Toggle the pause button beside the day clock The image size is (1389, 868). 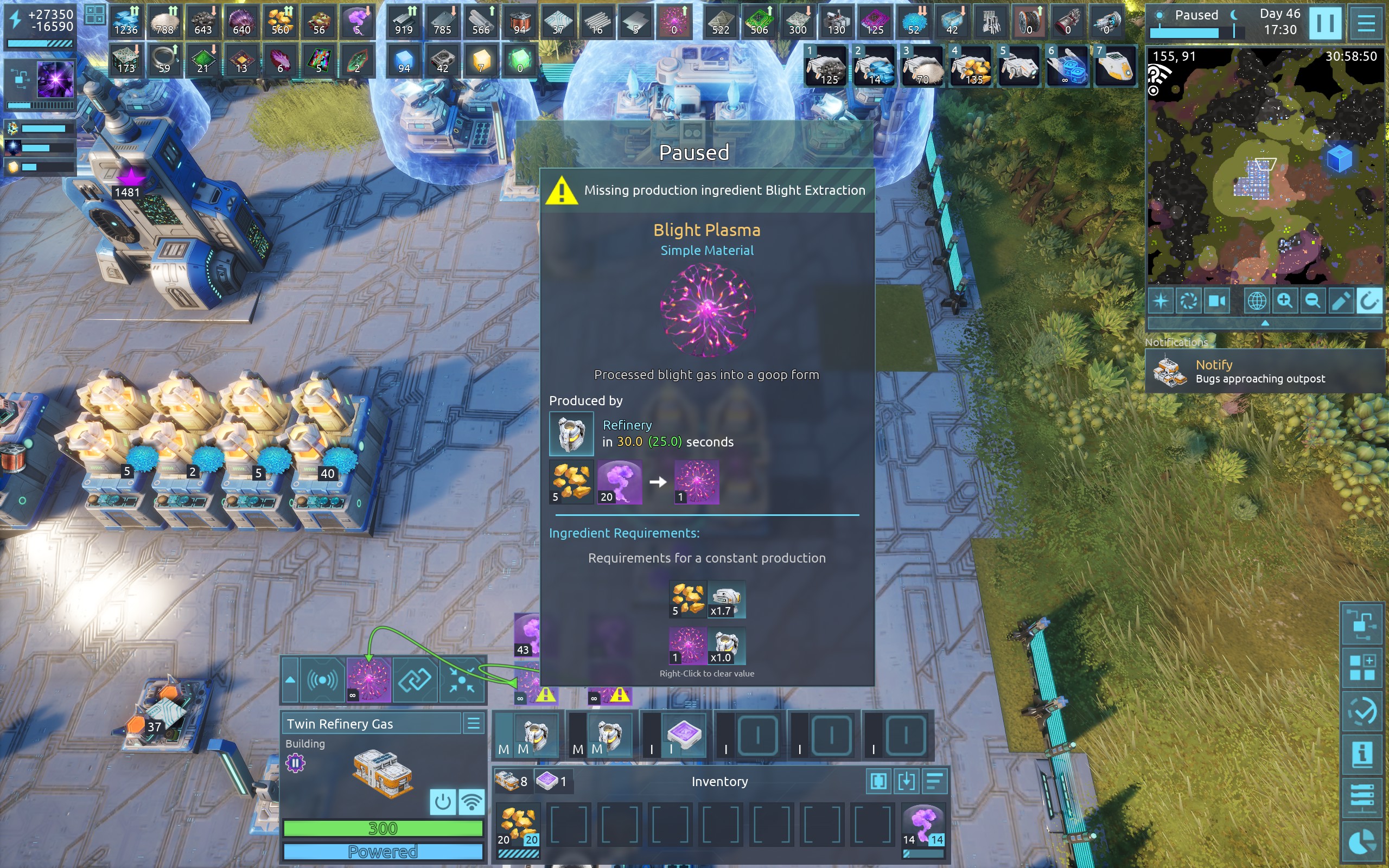(x=1326, y=23)
